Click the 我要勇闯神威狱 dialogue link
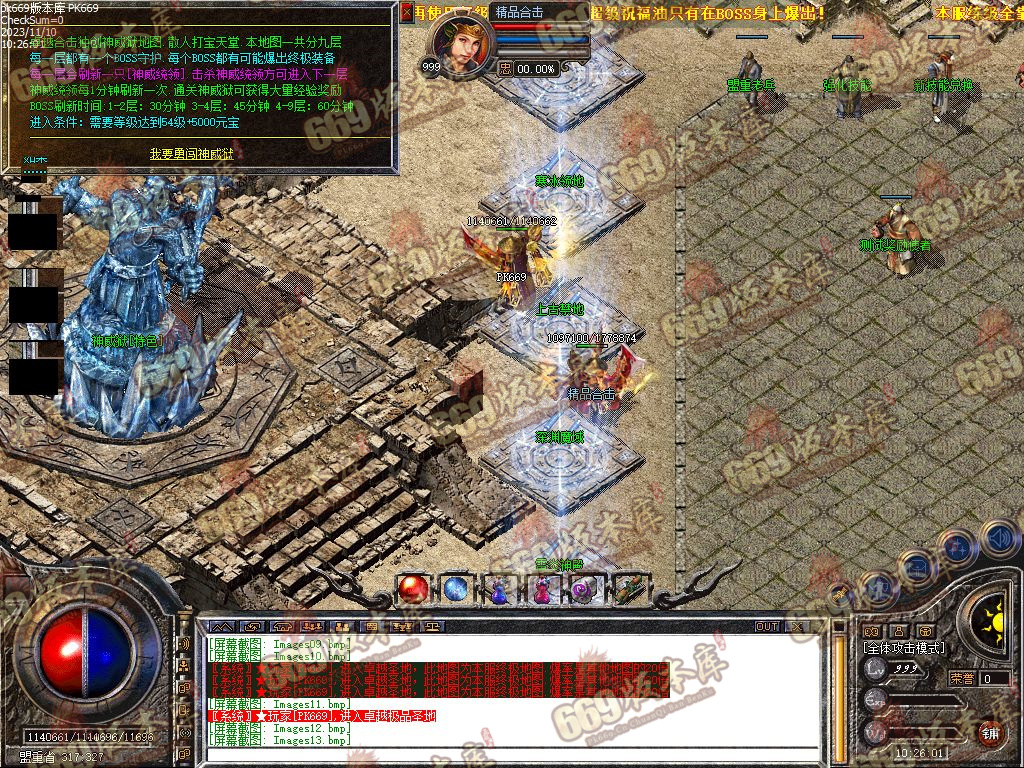 coord(191,153)
